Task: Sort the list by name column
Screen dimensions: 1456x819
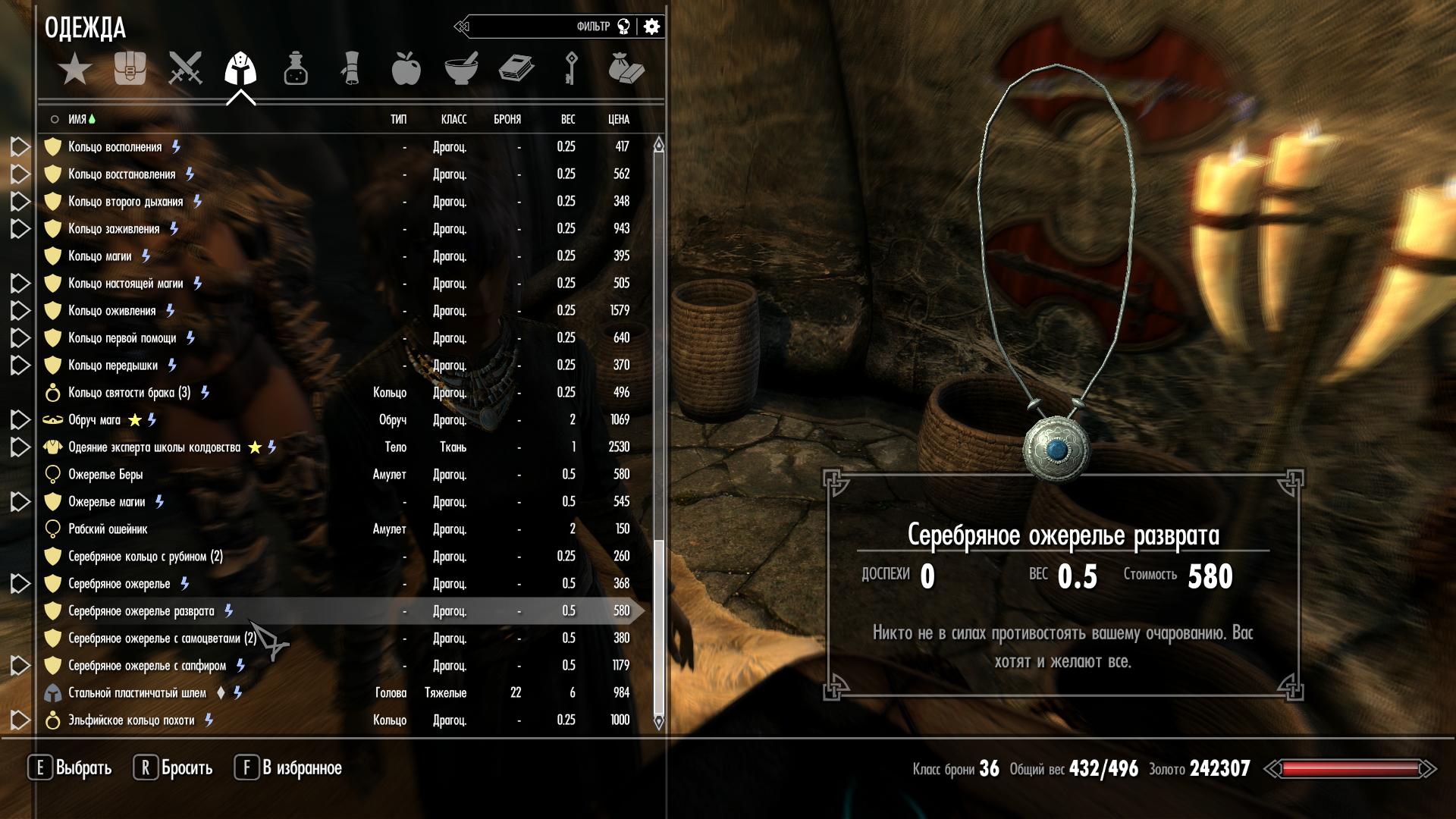Action: tap(77, 119)
